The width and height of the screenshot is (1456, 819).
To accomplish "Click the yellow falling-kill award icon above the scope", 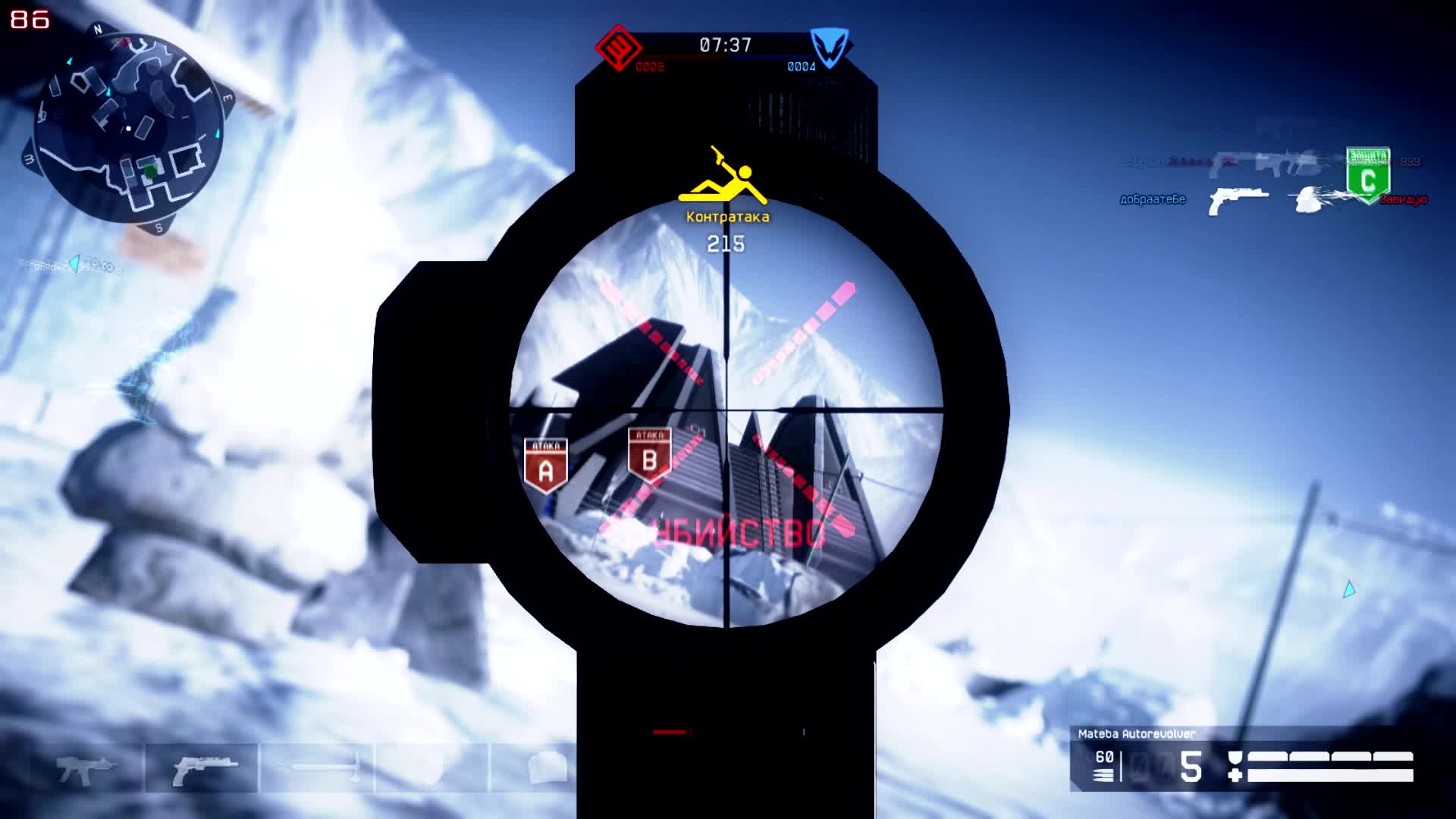I will 723,173.
